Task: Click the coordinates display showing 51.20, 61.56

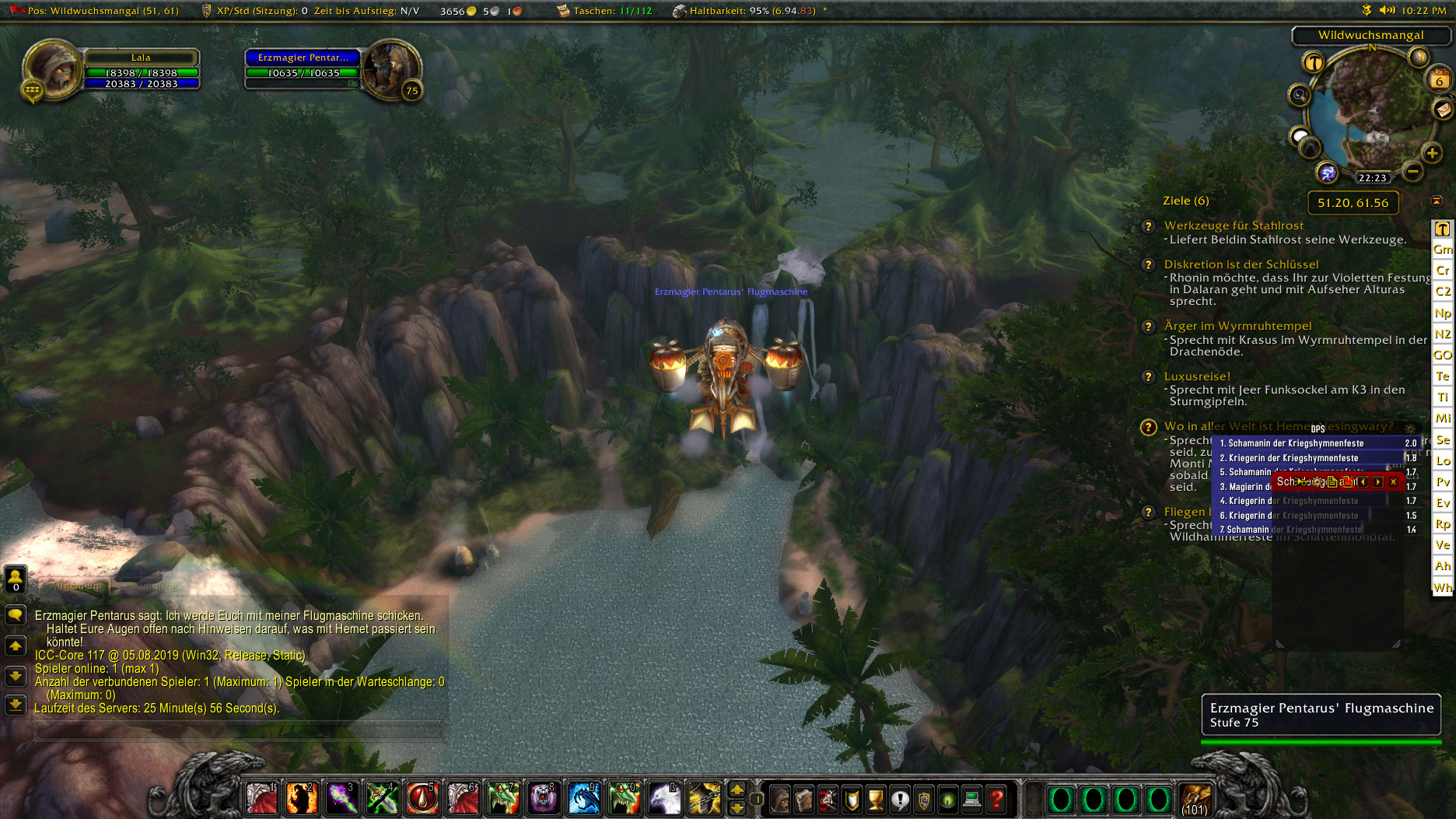Action: pos(1353,203)
